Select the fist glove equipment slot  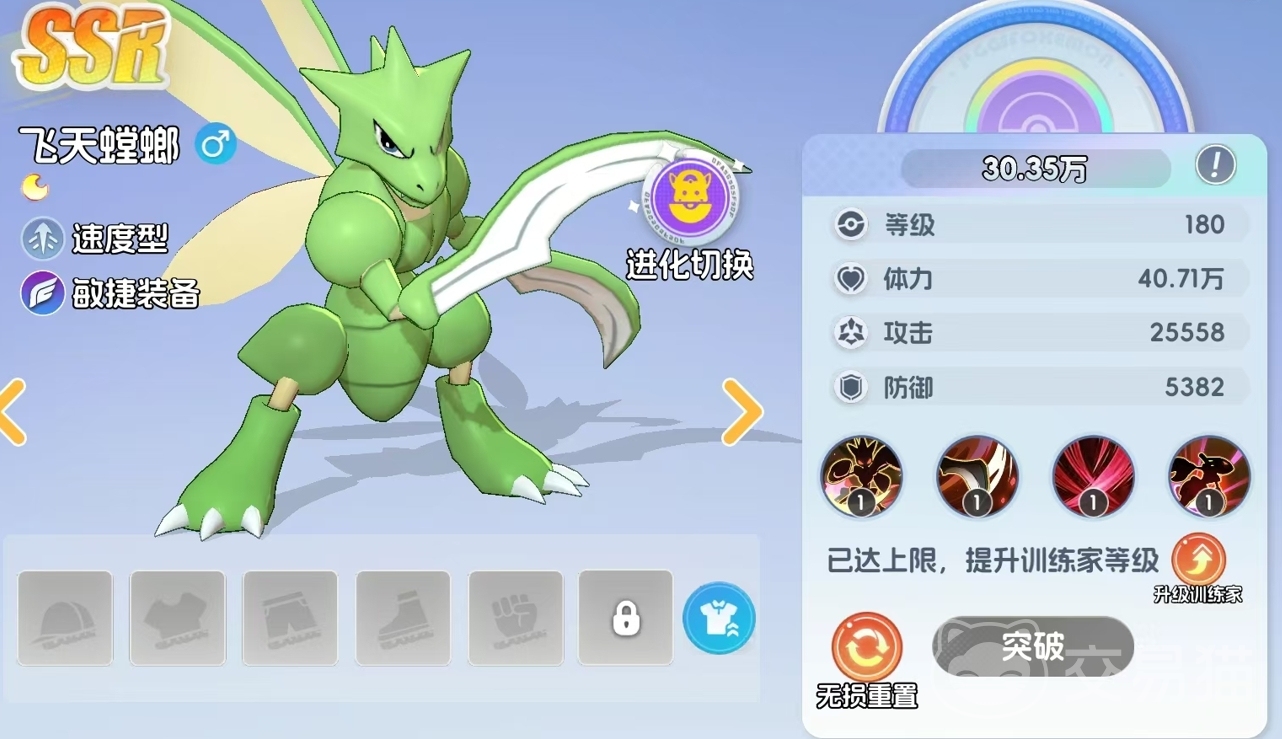tap(516, 617)
